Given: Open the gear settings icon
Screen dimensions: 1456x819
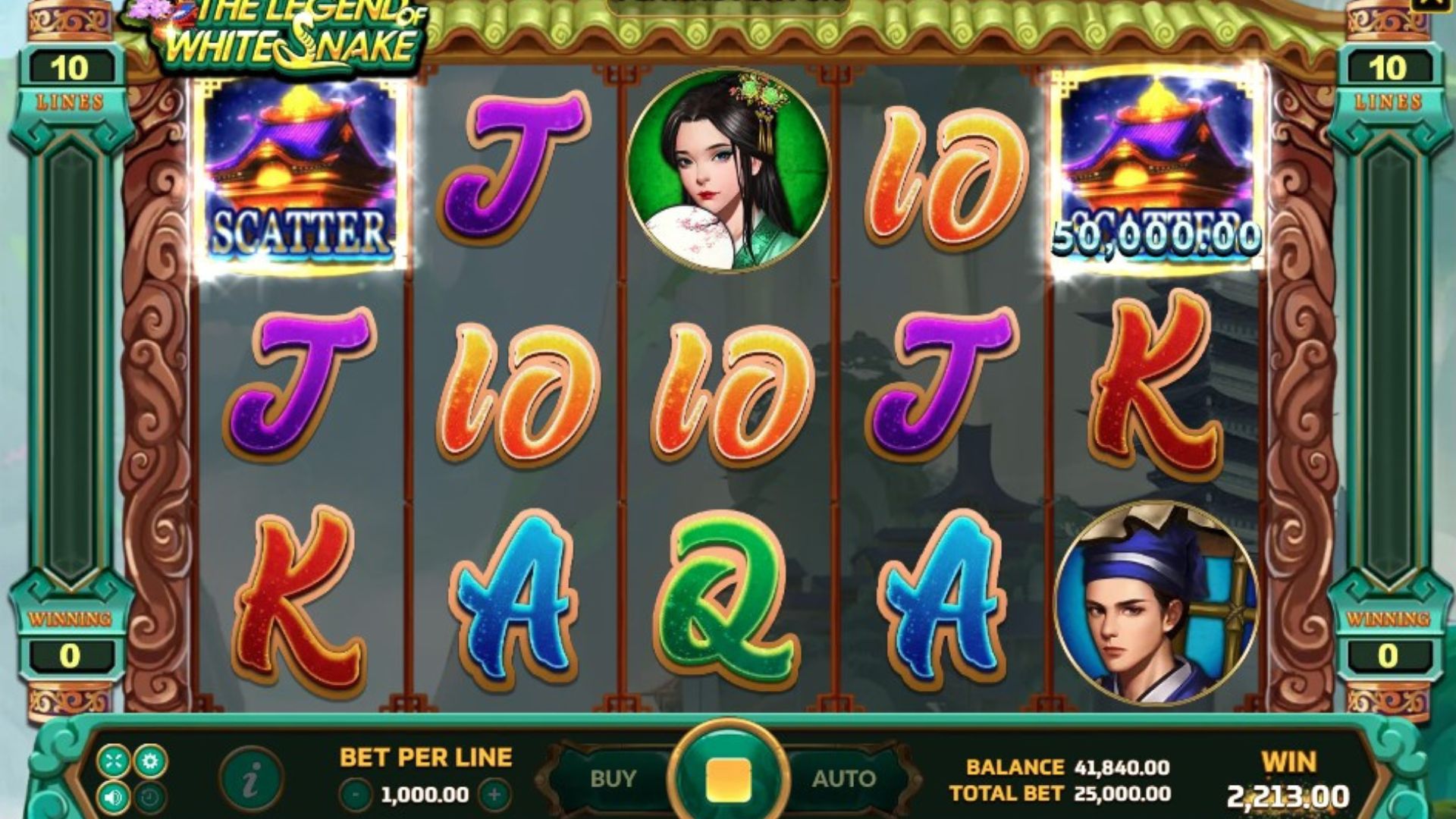Looking at the screenshot, I should point(150,761).
